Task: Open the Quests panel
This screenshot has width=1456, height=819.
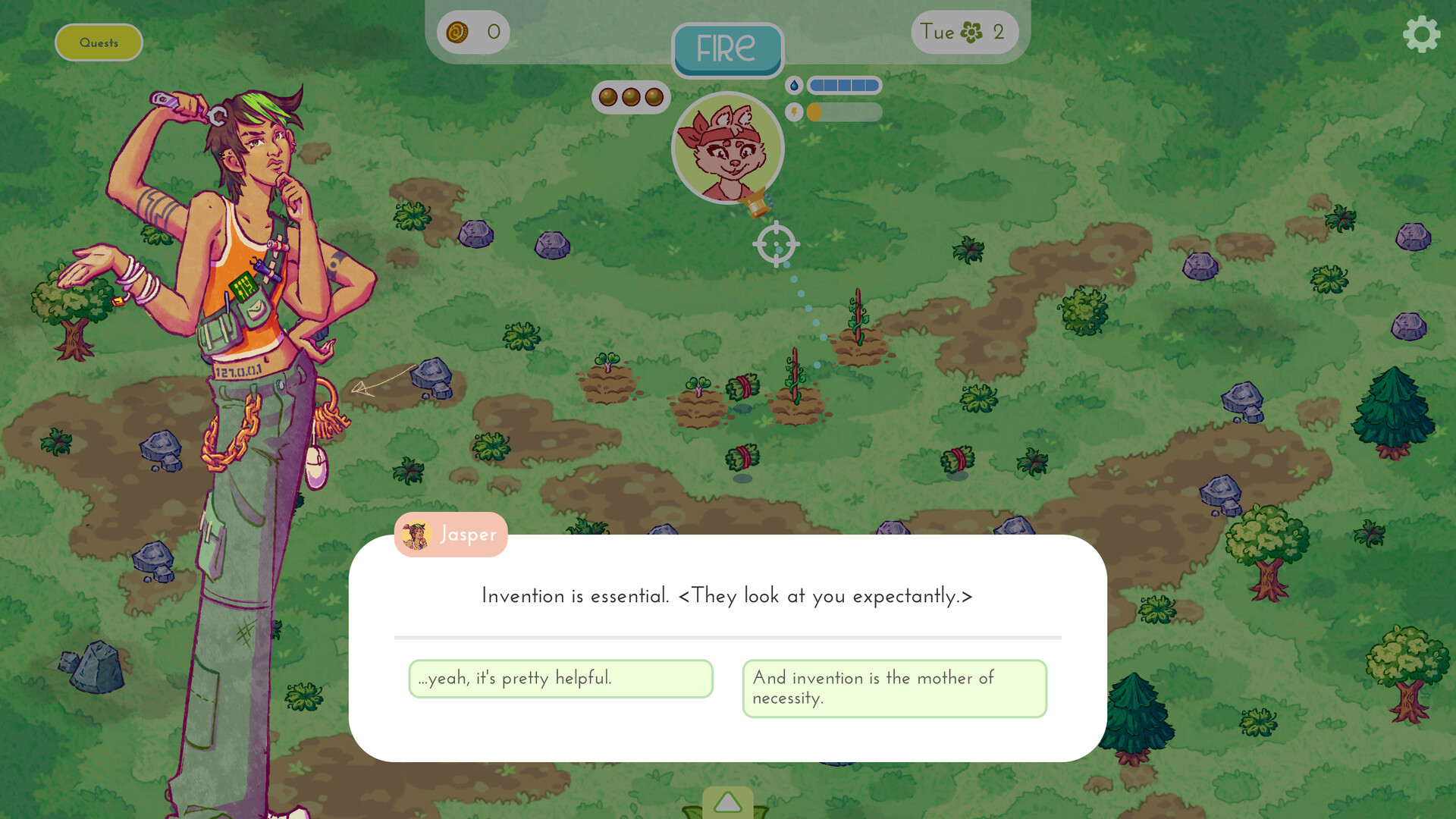Action: 99,42
